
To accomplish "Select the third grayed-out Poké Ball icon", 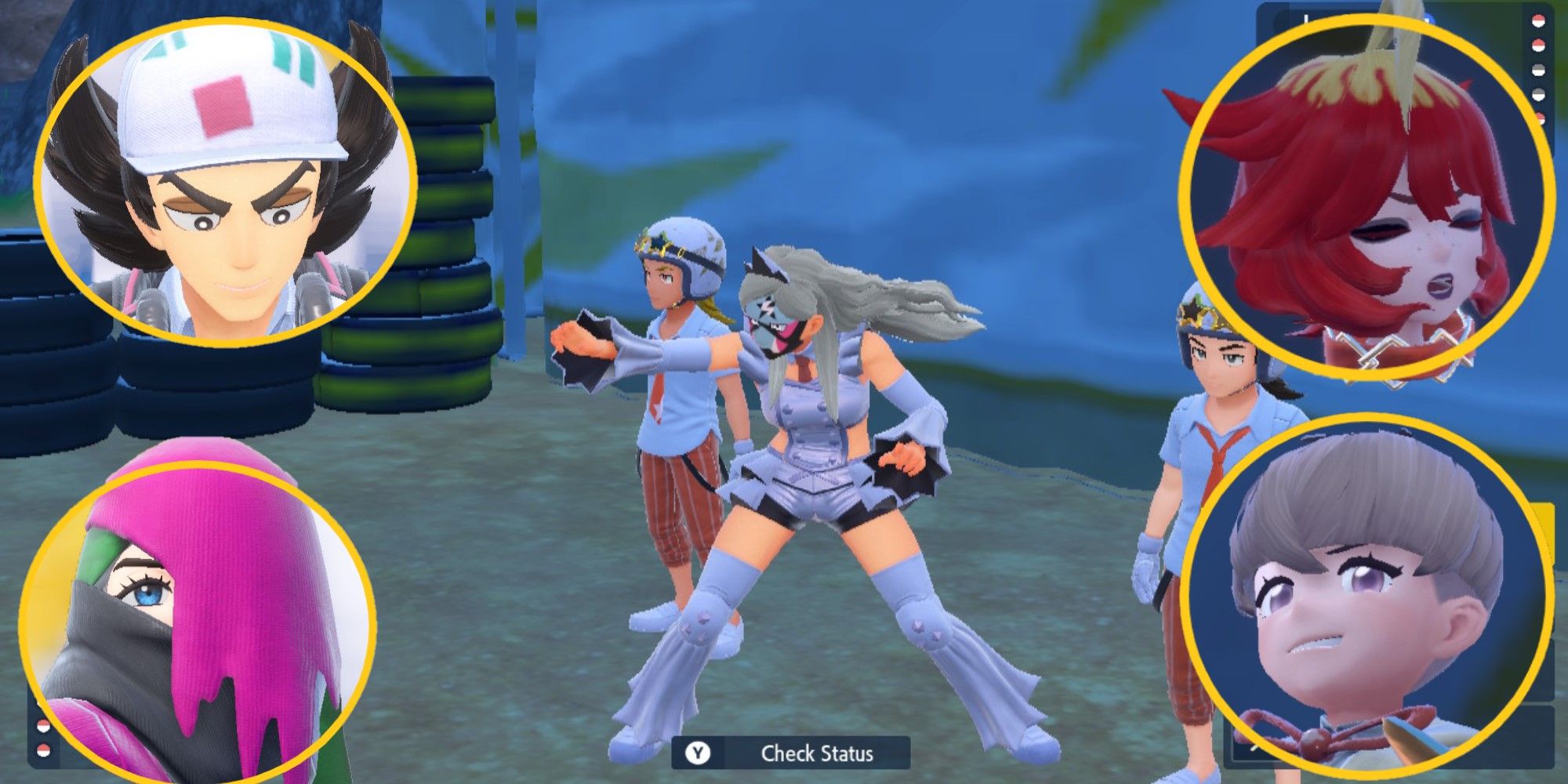I will coord(1538,69).
